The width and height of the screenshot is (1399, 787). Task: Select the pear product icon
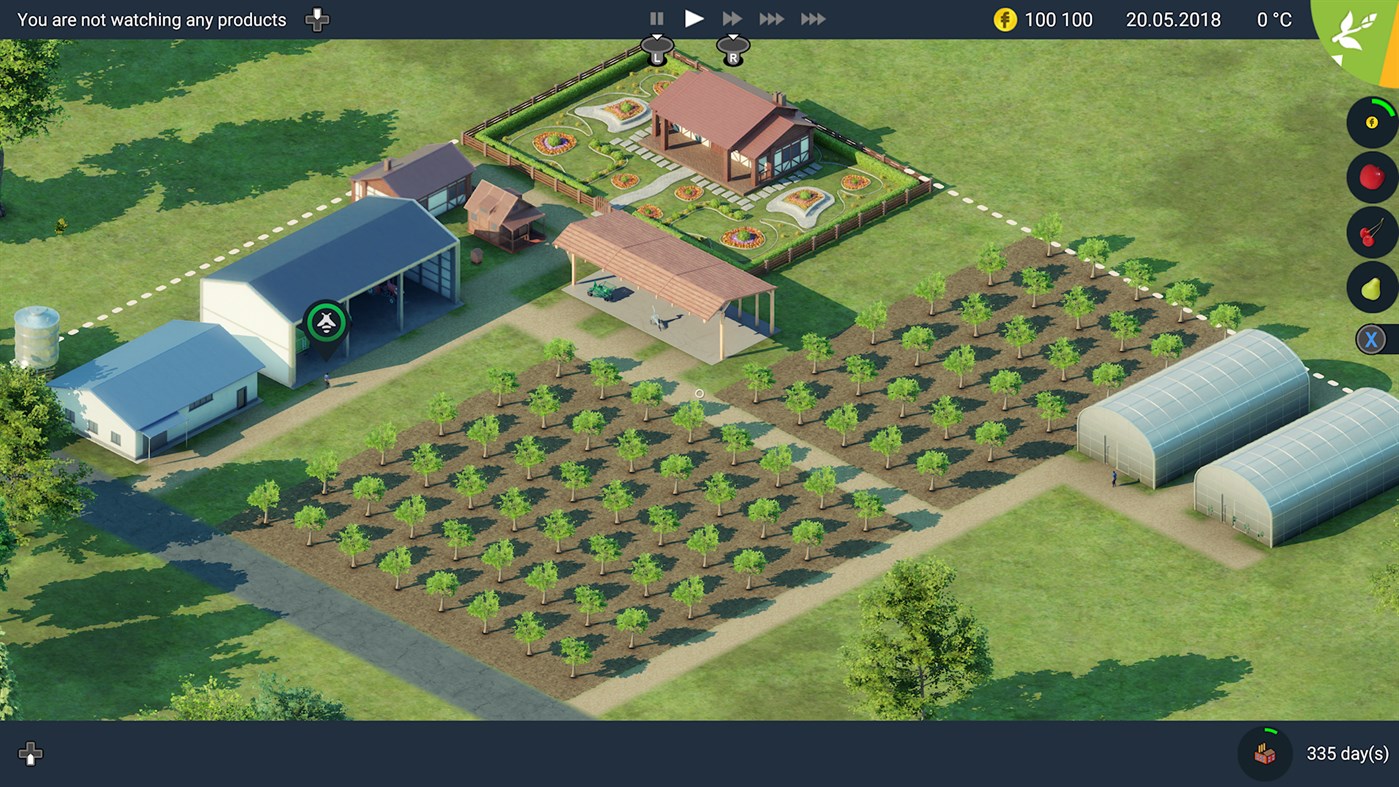click(1371, 288)
